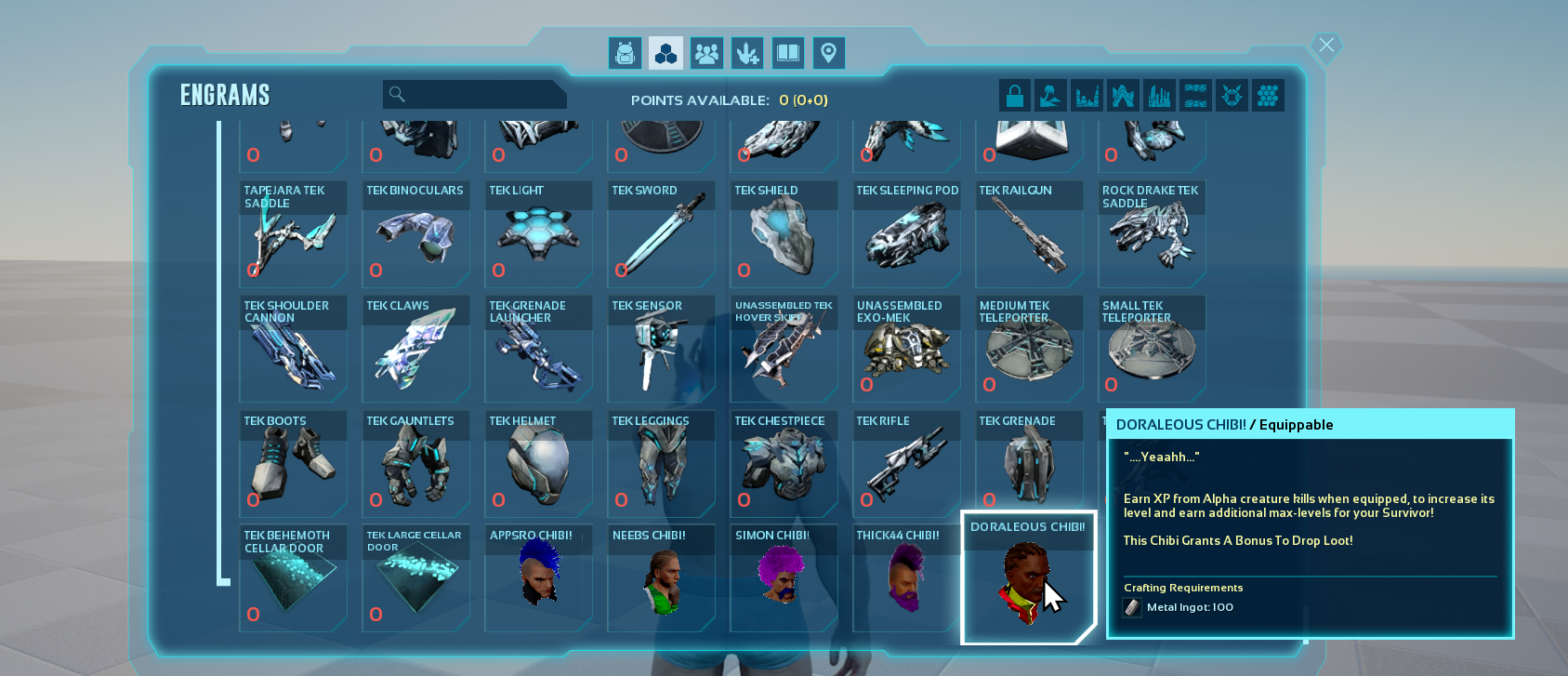Select the Tek Rifle engram
Viewport: 1568px width, 676px height.
point(905,464)
